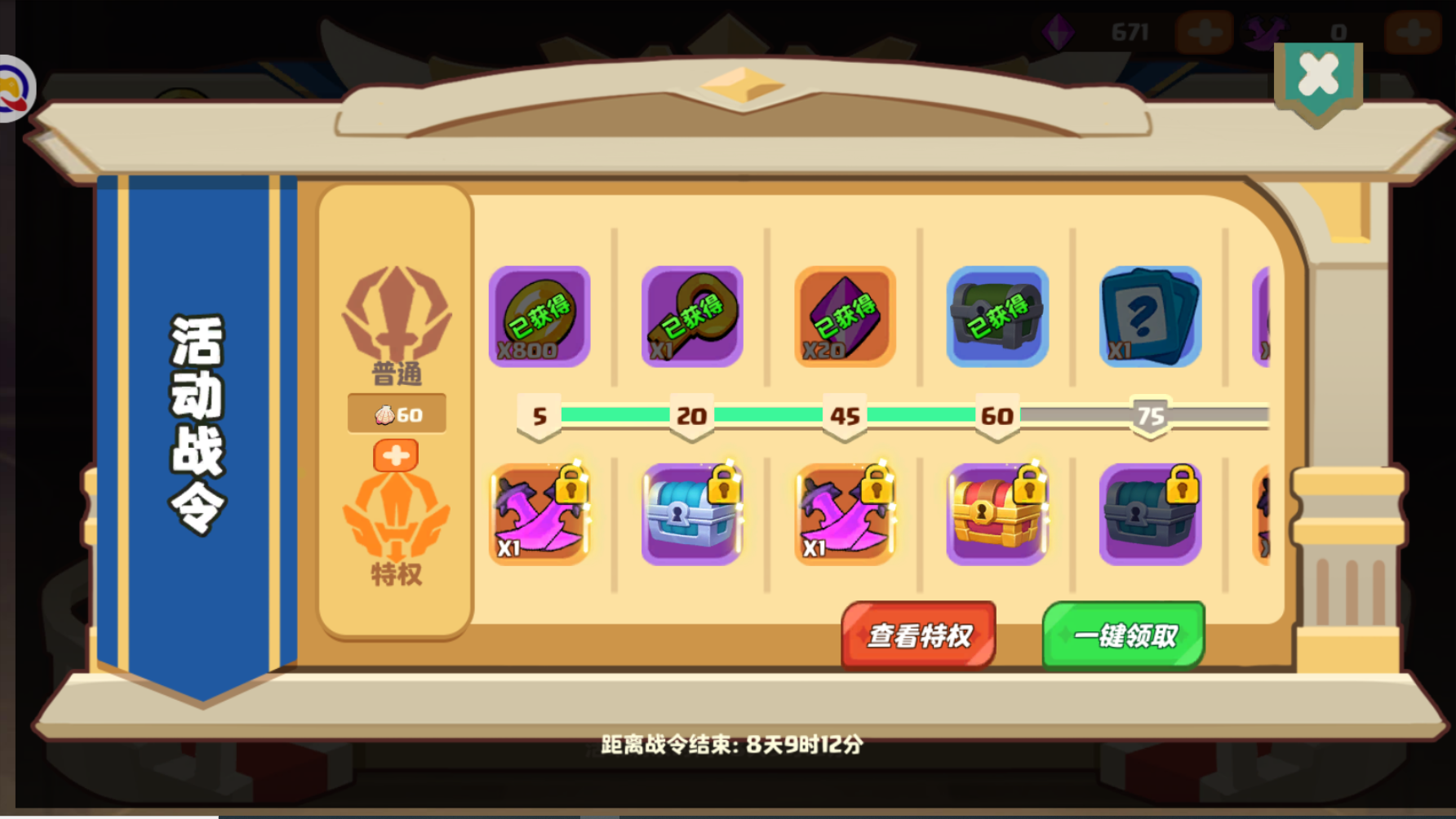Screen dimensions: 1456x819
Task: Open the claimed green chest reward
Action: coord(997,318)
